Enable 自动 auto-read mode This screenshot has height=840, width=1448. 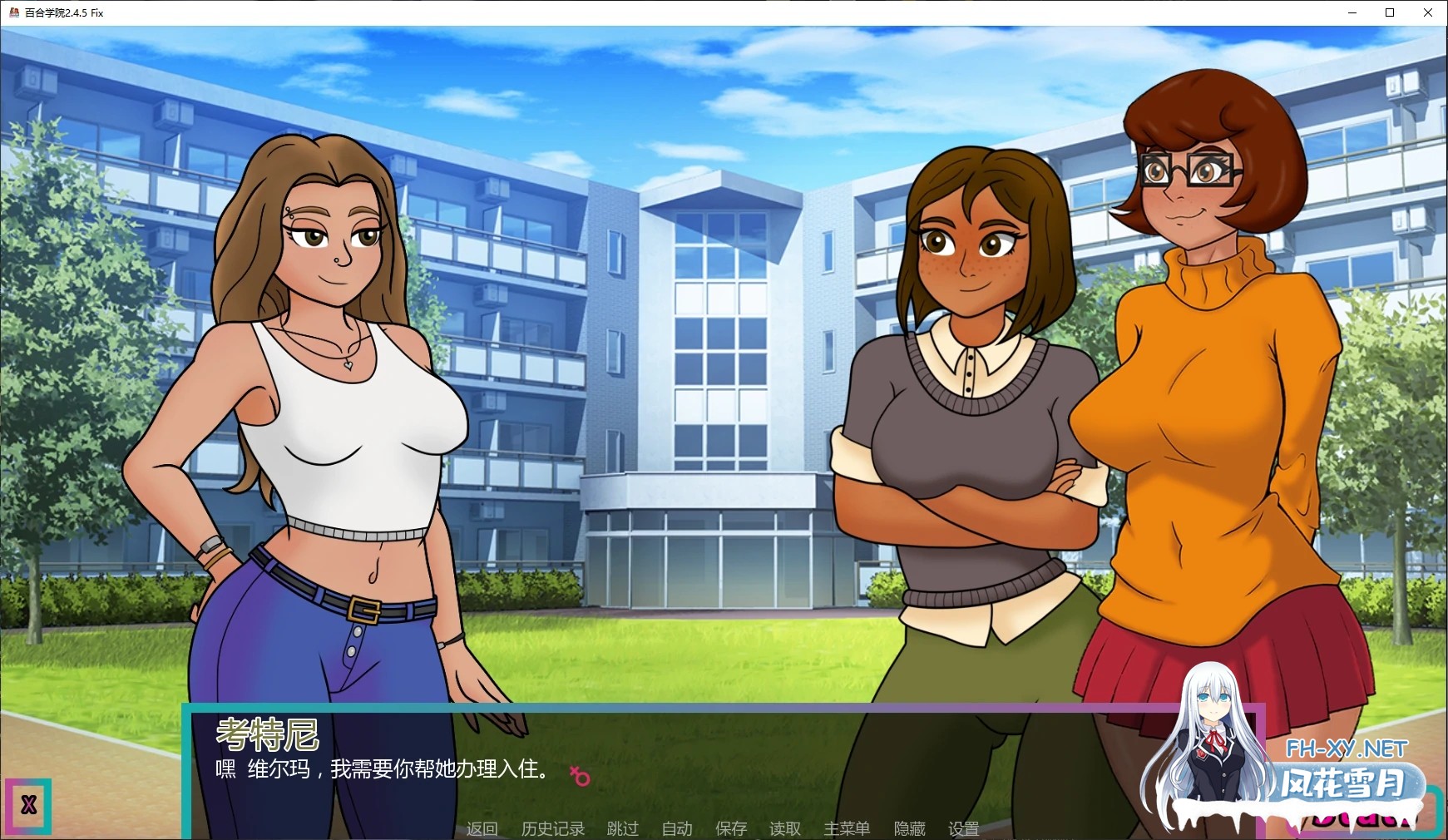coord(676,828)
